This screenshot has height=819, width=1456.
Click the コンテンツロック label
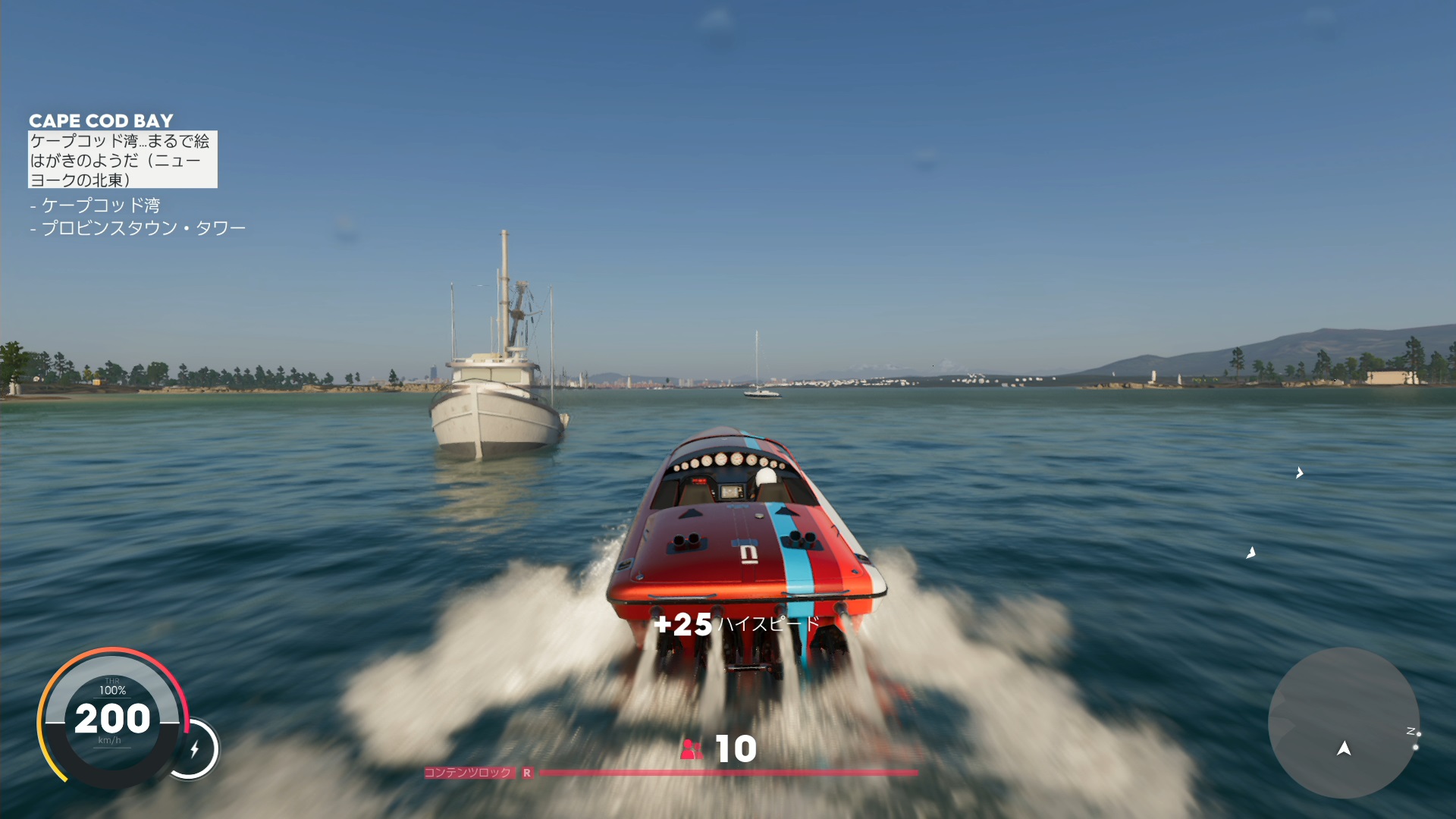tap(468, 773)
